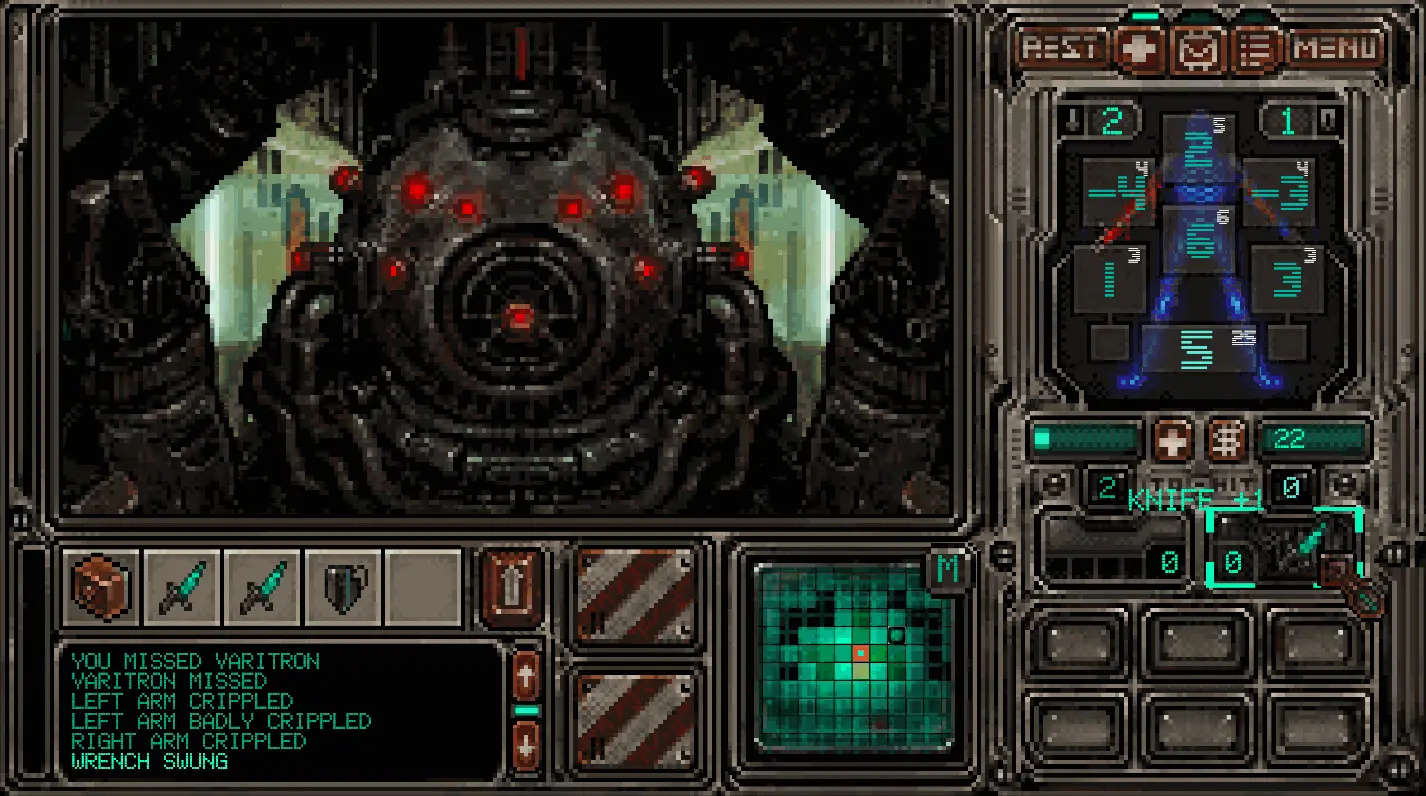The width and height of the screenshot is (1426, 796).
Task: Select the torso body part showing 6
Action: coord(1198,237)
